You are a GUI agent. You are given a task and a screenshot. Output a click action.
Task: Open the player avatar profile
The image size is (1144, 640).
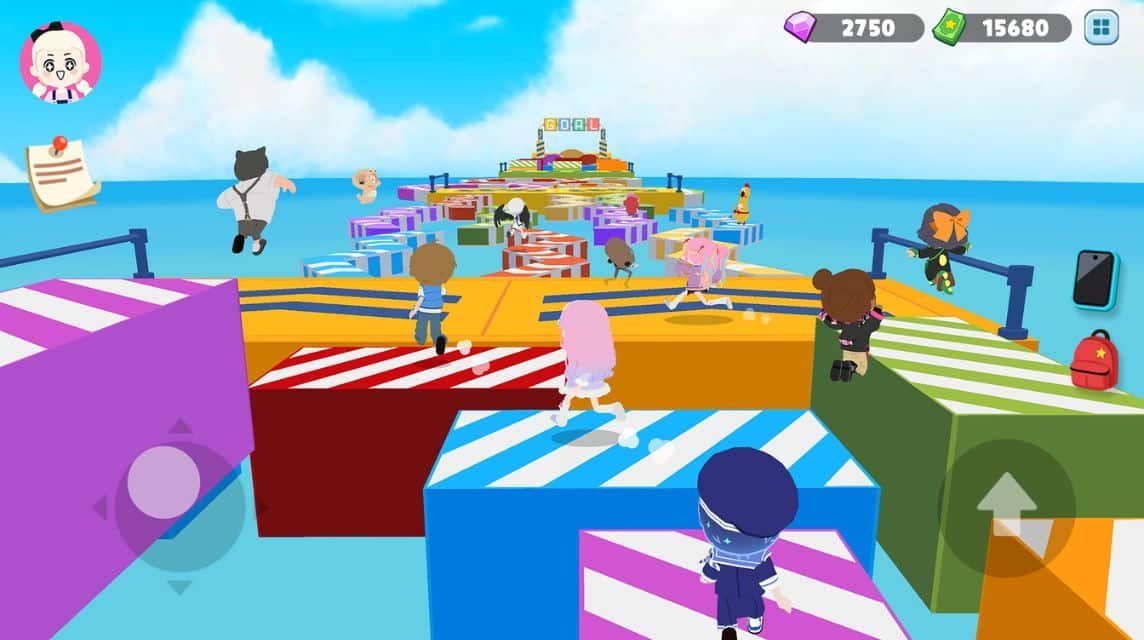point(60,62)
